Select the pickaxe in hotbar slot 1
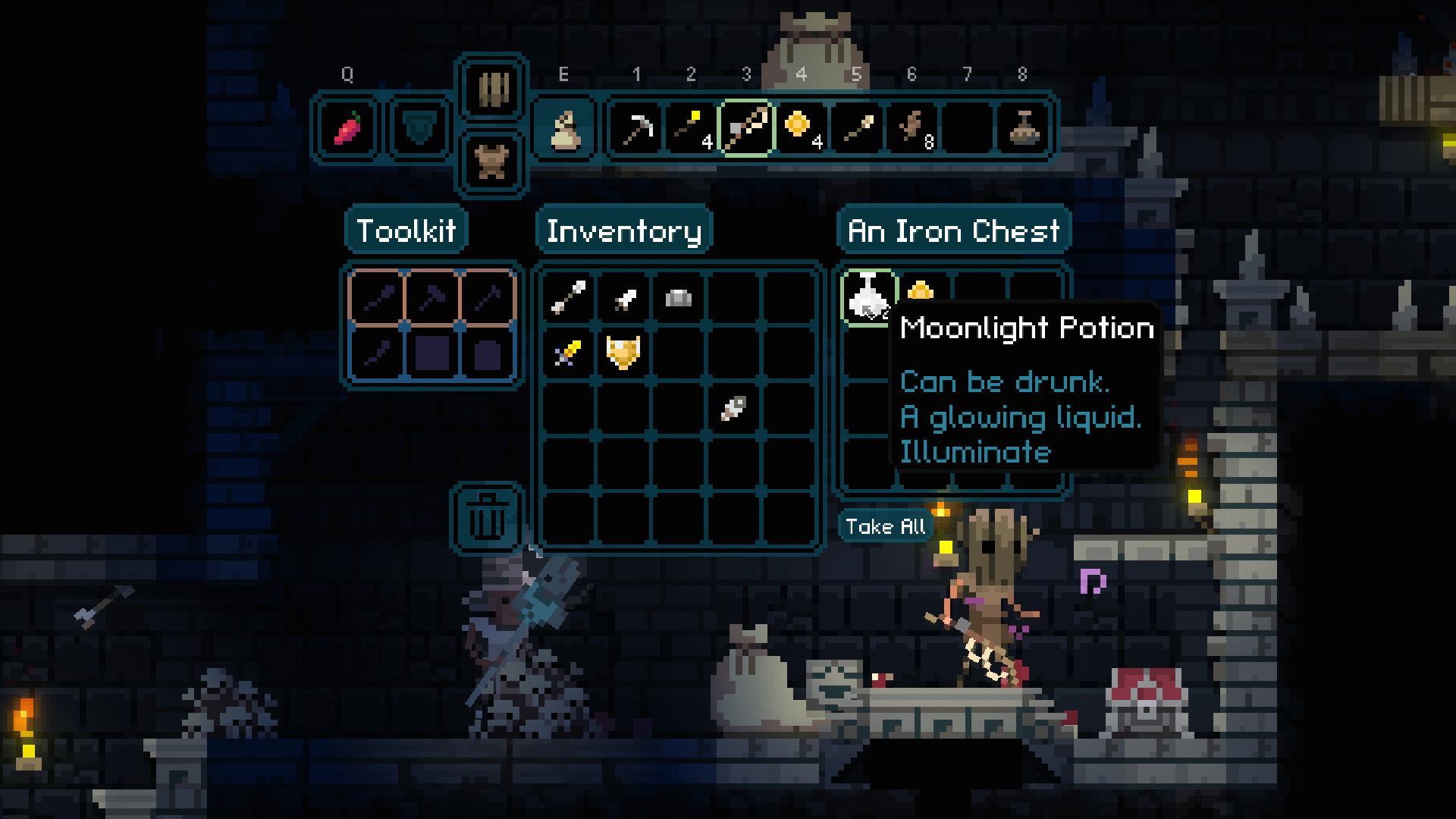Screen dimensions: 1456x819 [x=637, y=127]
